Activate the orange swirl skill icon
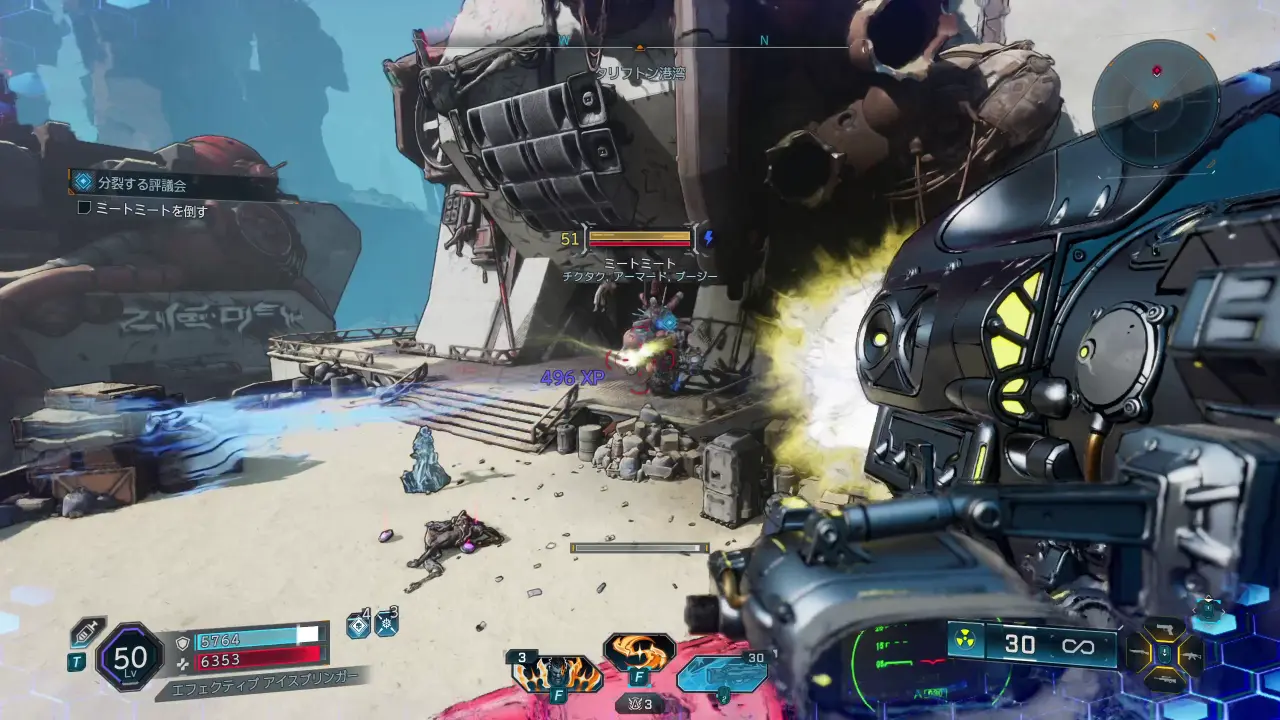The width and height of the screenshot is (1280, 720). pyautogui.click(x=639, y=651)
